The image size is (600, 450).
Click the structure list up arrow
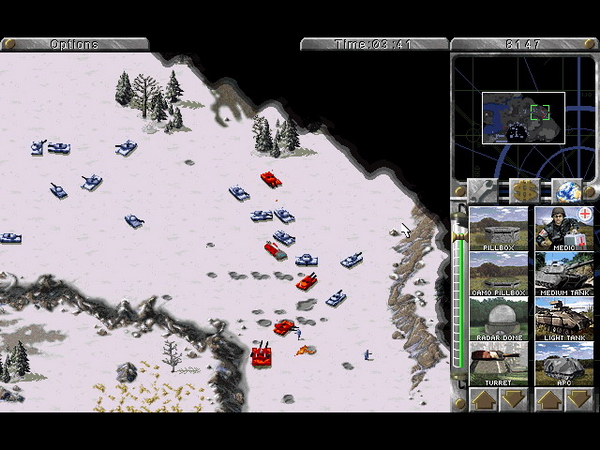pos(483,399)
